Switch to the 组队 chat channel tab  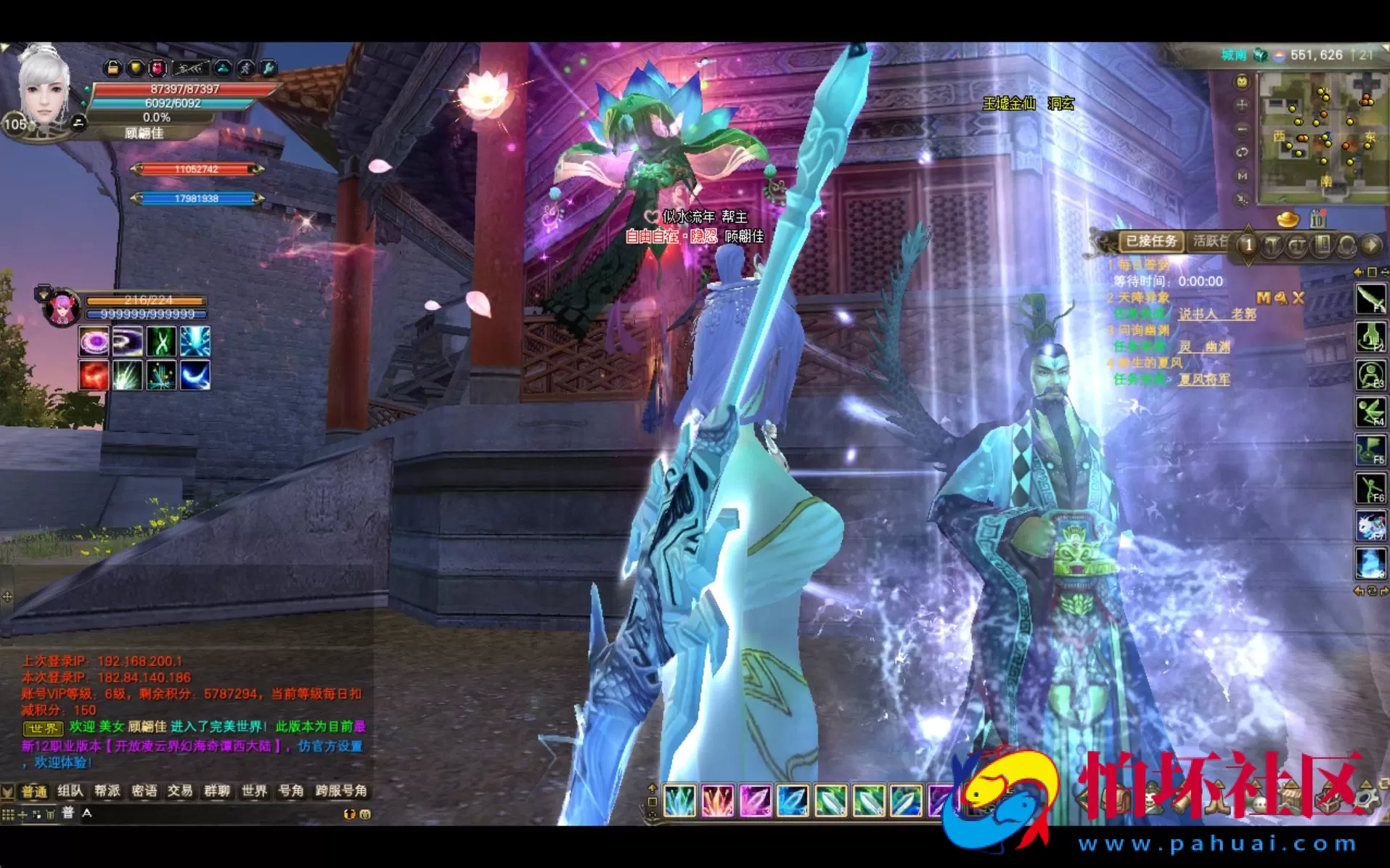click(x=70, y=790)
